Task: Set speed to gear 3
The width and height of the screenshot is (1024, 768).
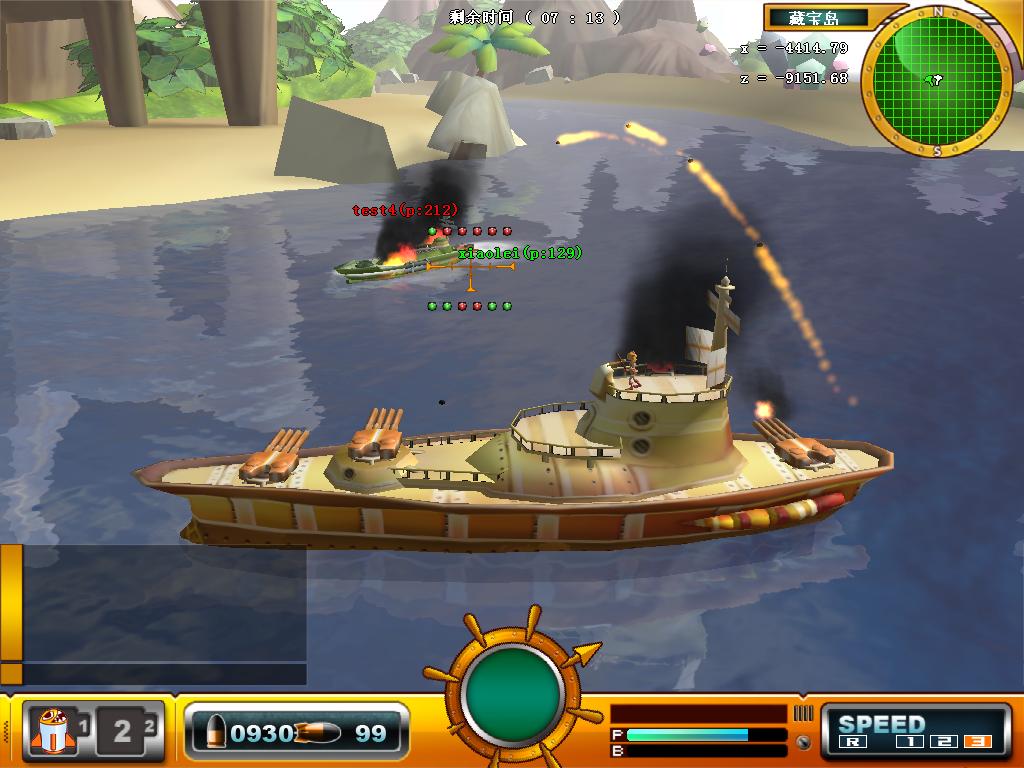Action: (x=978, y=743)
